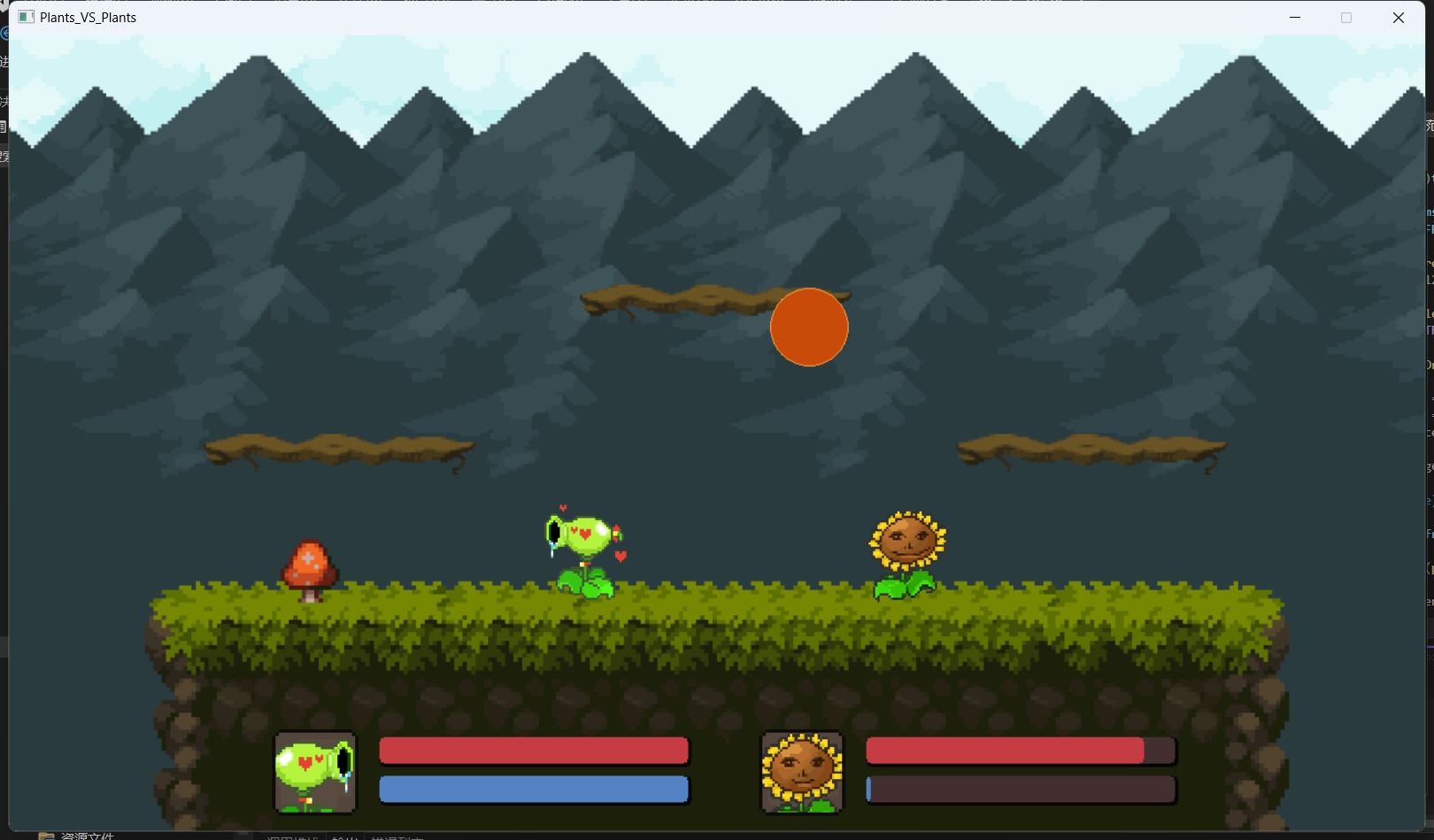Click the Plants_VS_Plants window icon in the titlebar
The height and width of the screenshot is (840, 1434).
(27, 17)
